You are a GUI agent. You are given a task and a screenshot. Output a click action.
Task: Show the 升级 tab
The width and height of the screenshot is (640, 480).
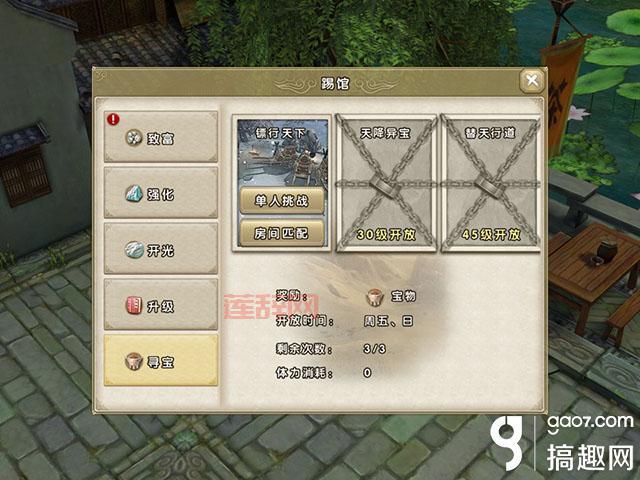[161, 305]
